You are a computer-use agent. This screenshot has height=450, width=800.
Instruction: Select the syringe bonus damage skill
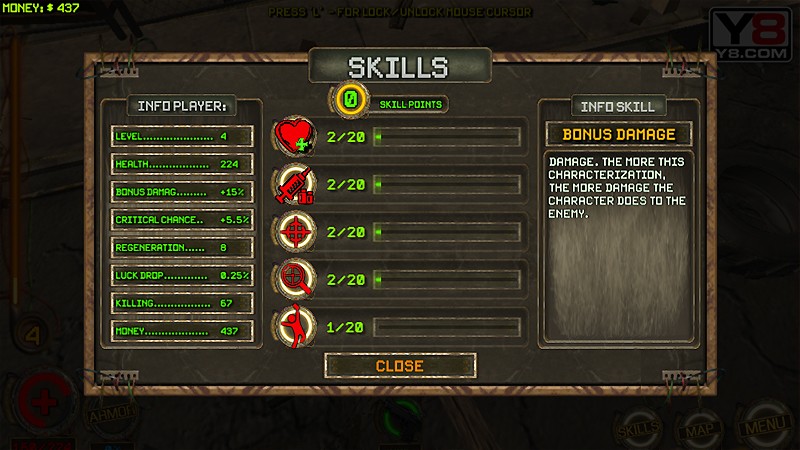pos(296,185)
